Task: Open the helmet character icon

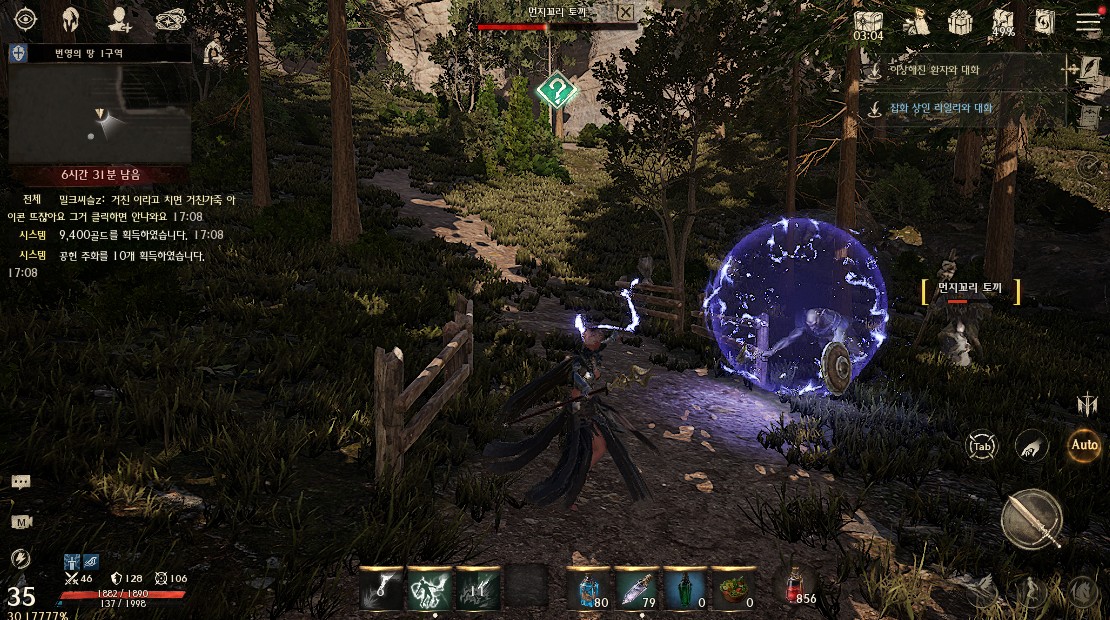Action: coord(72,20)
